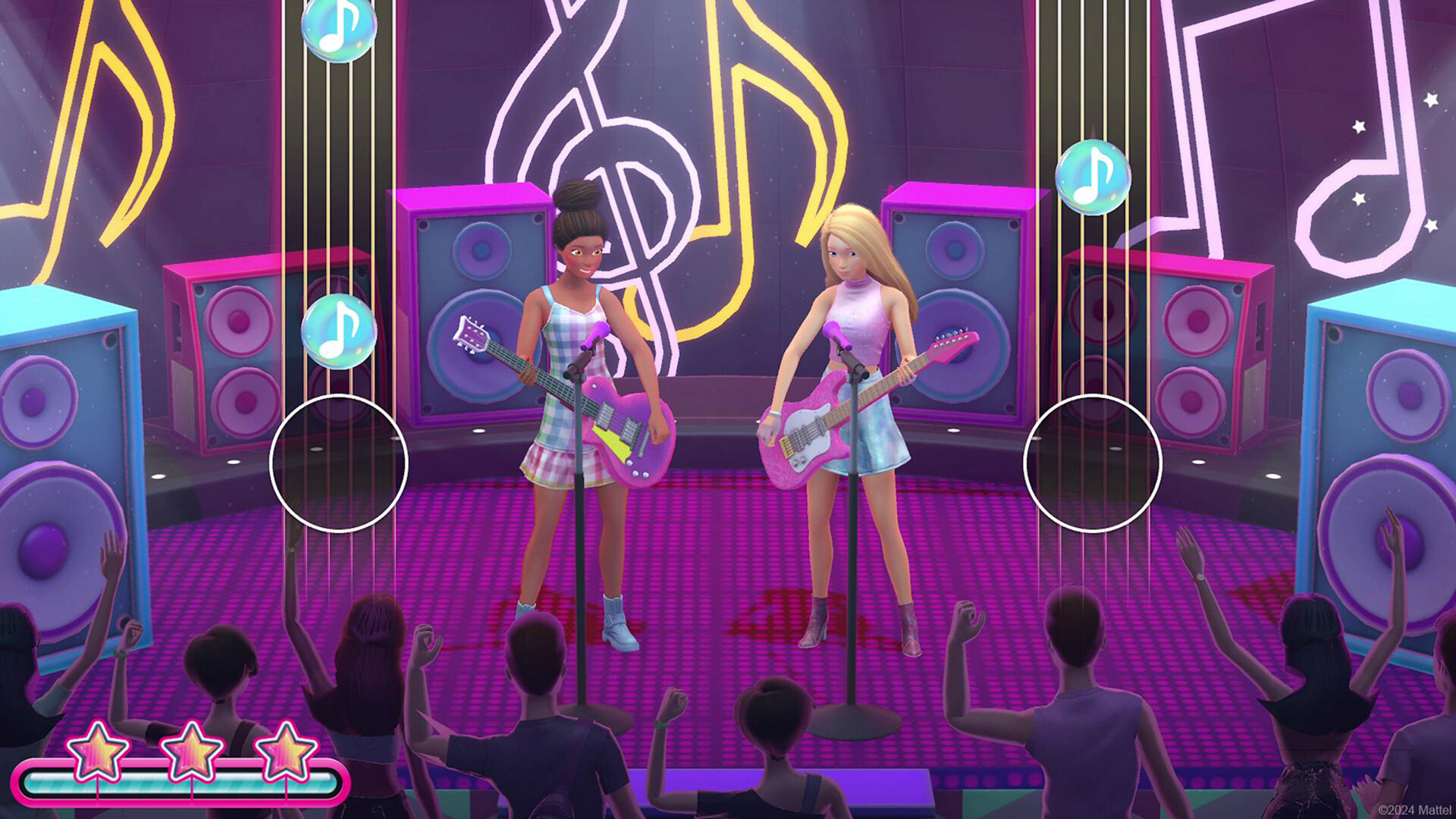Click the yellow neon music note on the left wall

(x=106, y=114)
